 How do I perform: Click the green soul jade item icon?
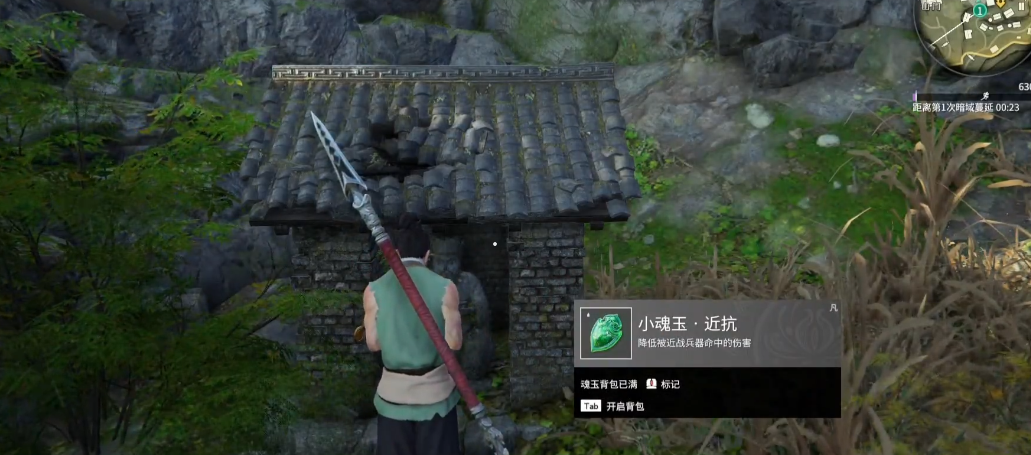coord(606,332)
